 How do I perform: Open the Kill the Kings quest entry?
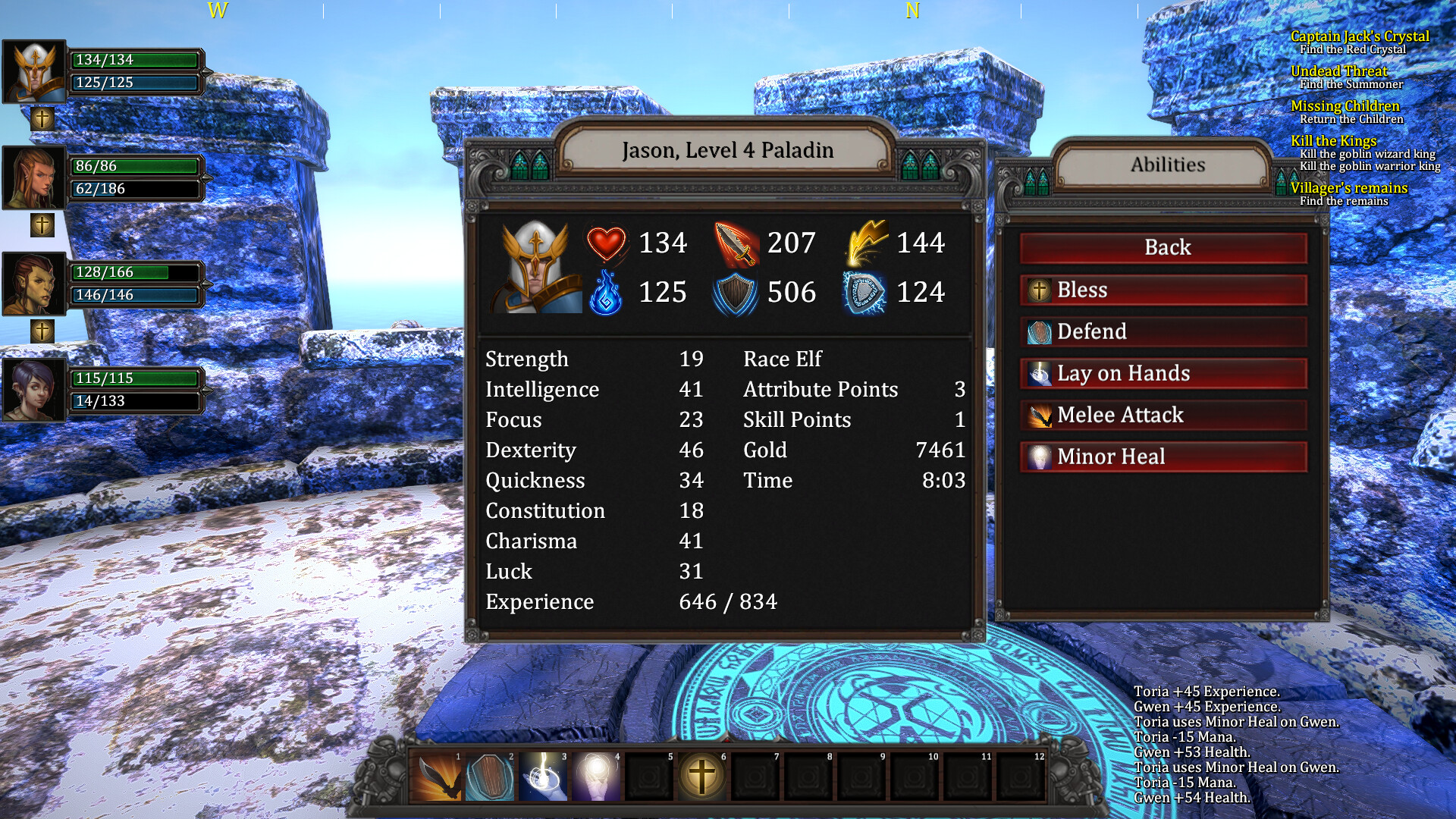point(1335,141)
